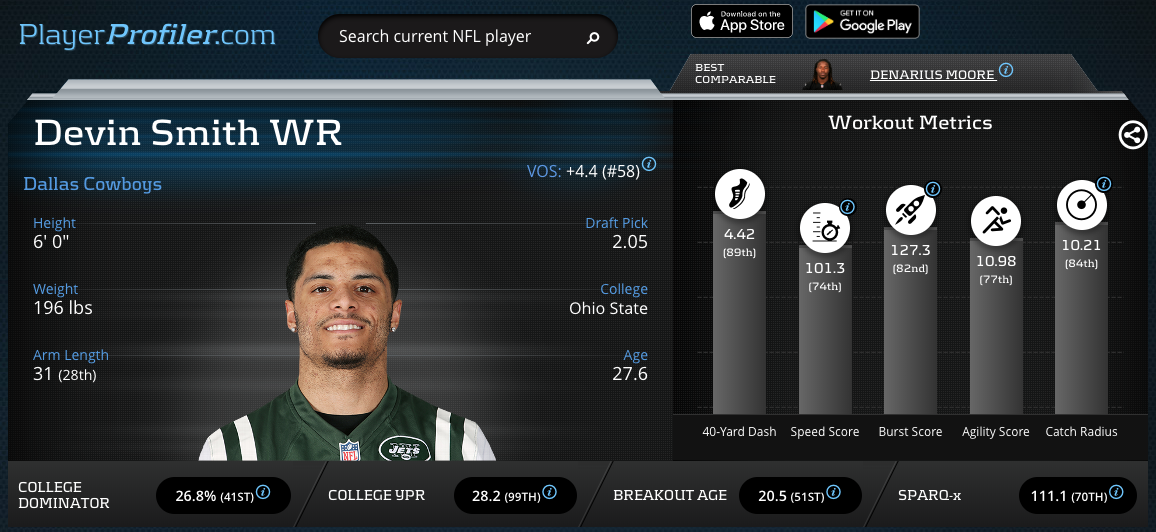Open the Dallas Cowboys team link
Screen dimensions: 1156x532
pos(92,184)
